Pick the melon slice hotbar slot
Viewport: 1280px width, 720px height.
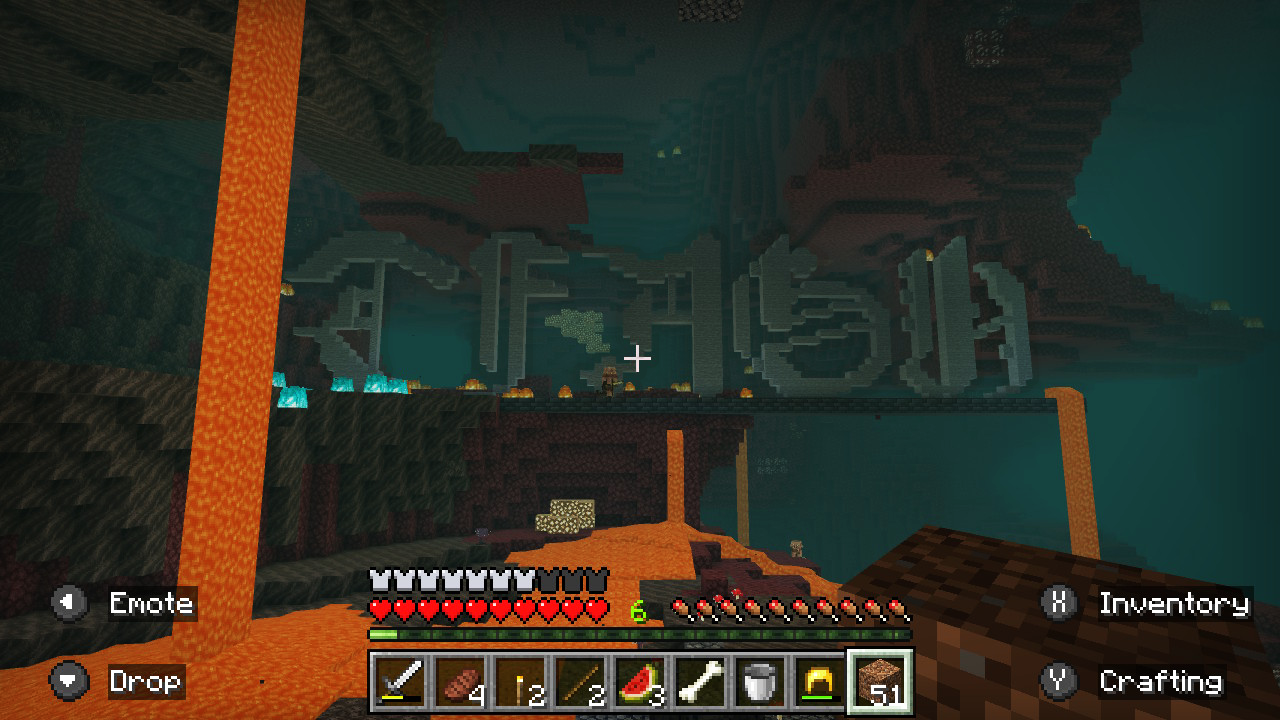point(640,682)
